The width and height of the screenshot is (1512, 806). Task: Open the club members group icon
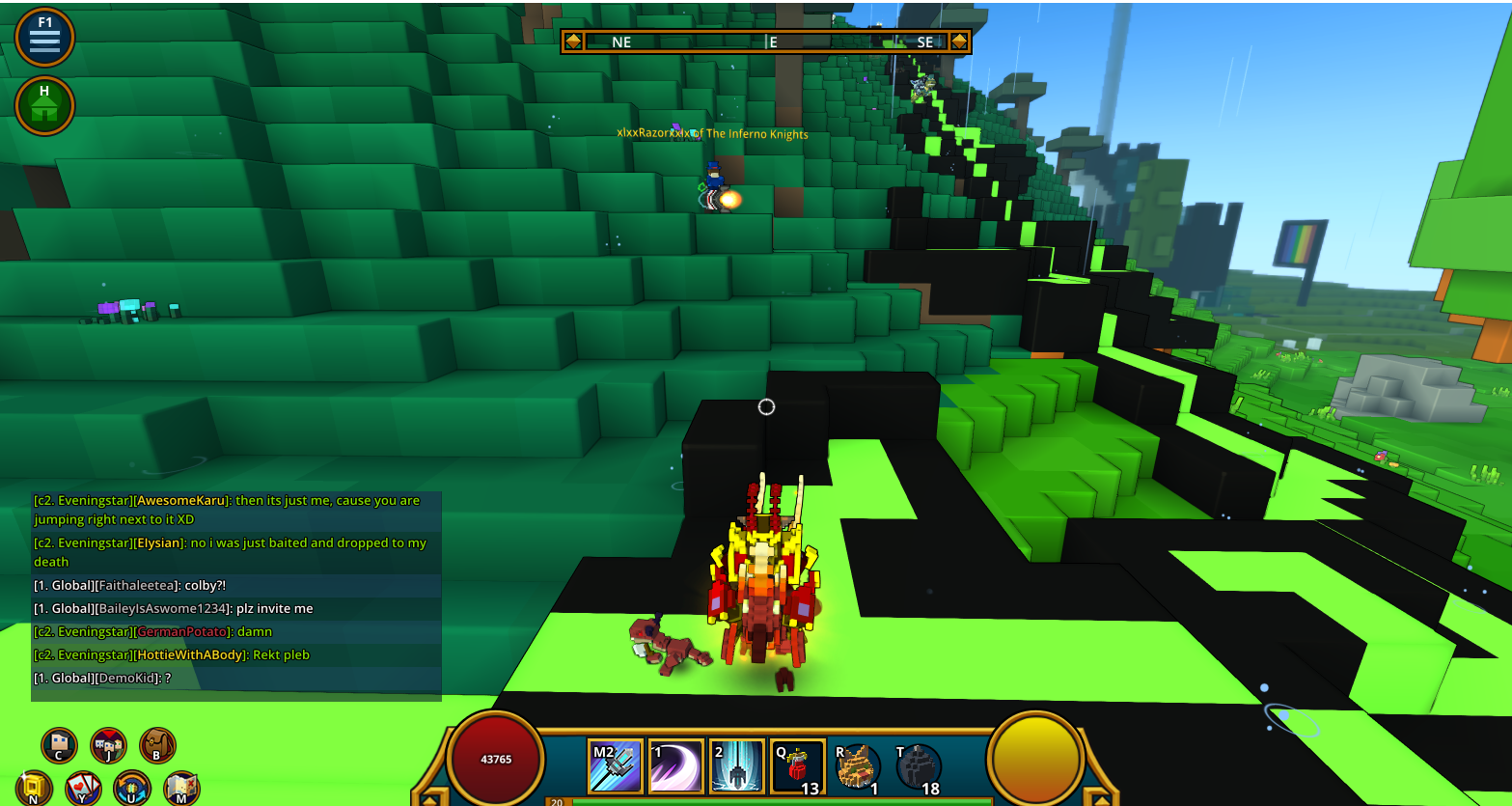[108, 745]
